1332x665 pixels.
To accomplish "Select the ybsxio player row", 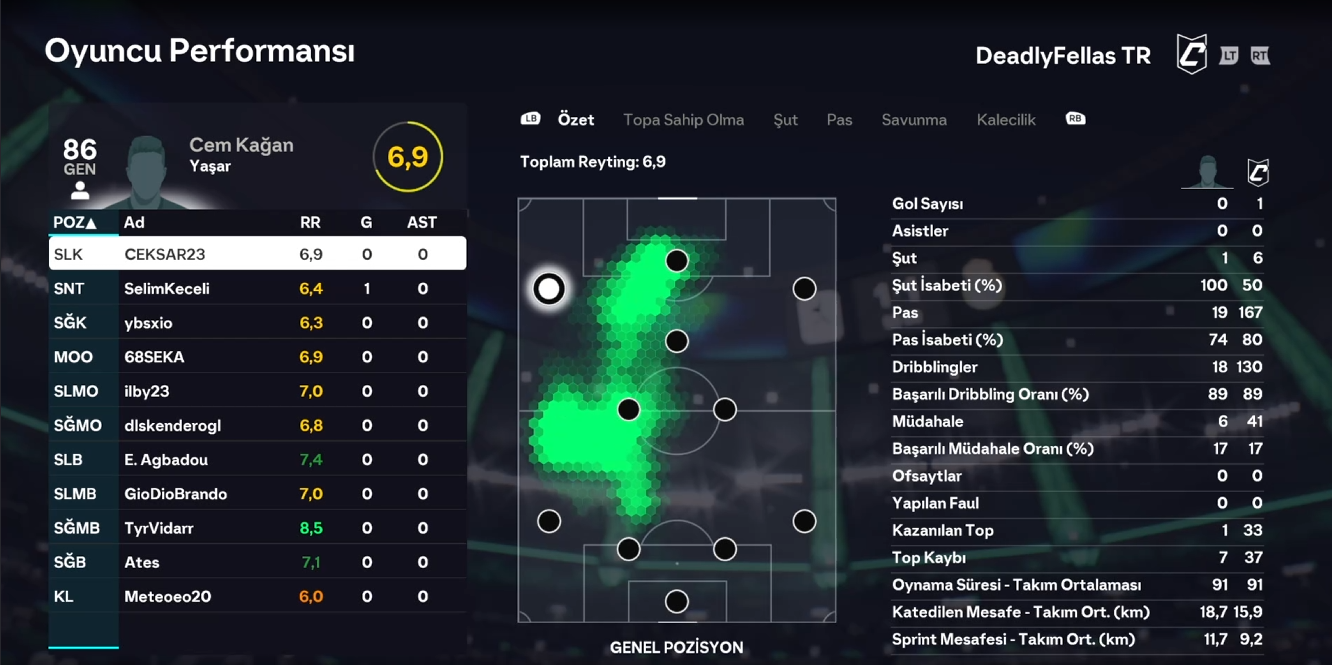I will pos(257,323).
